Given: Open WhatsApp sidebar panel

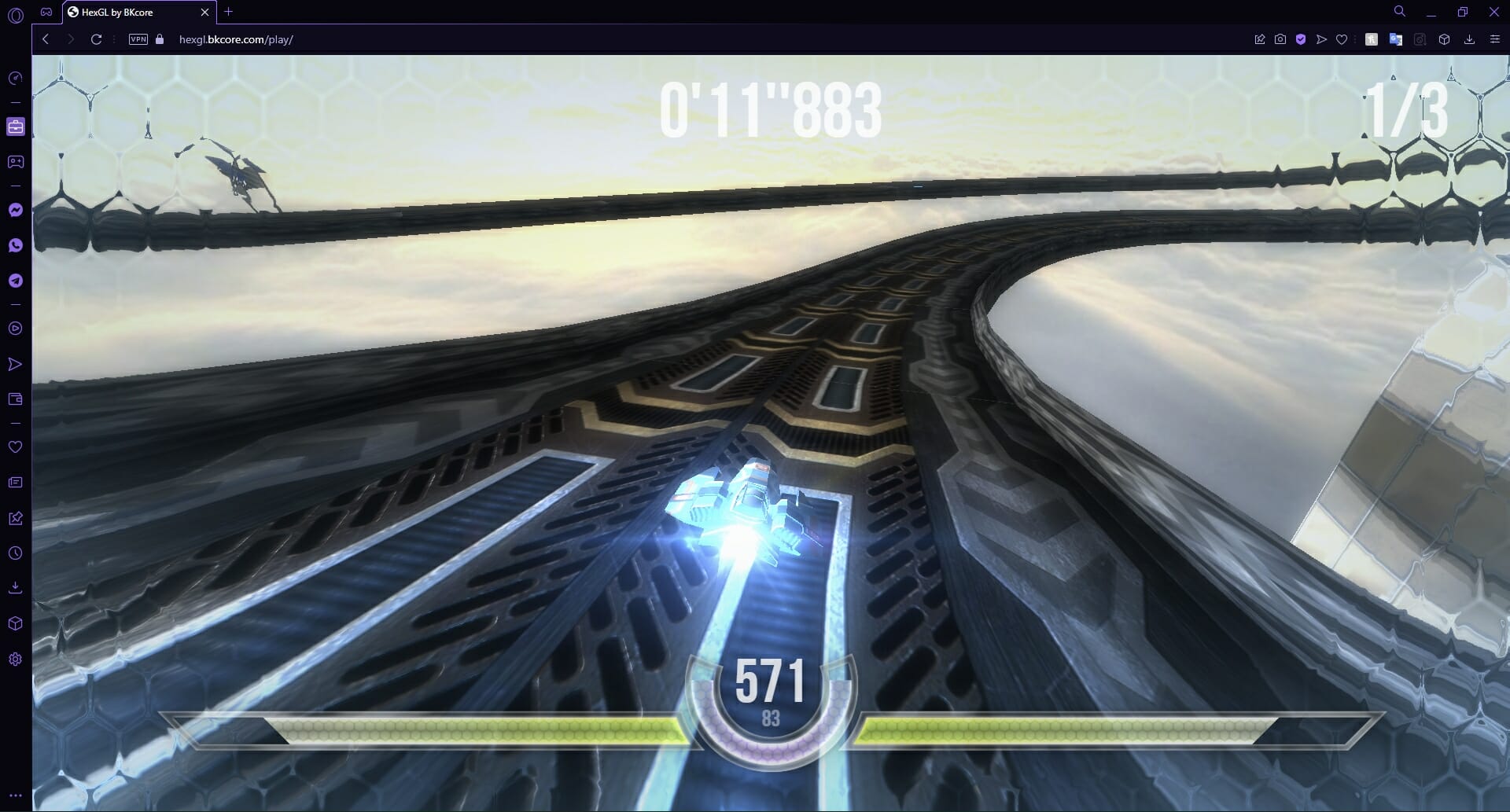Looking at the screenshot, I should point(15,244).
